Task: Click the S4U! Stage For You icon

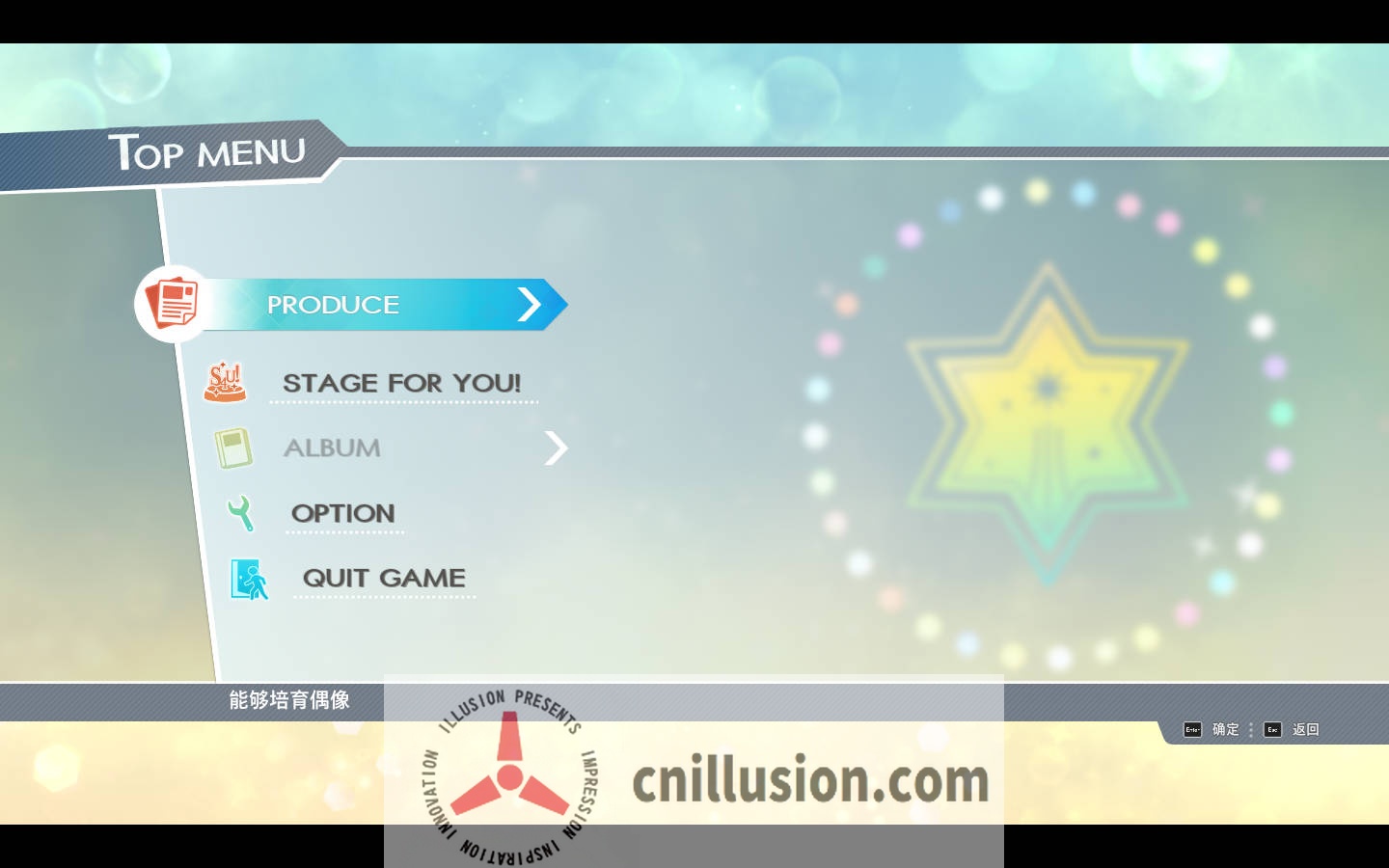Action: pyautogui.click(x=225, y=382)
